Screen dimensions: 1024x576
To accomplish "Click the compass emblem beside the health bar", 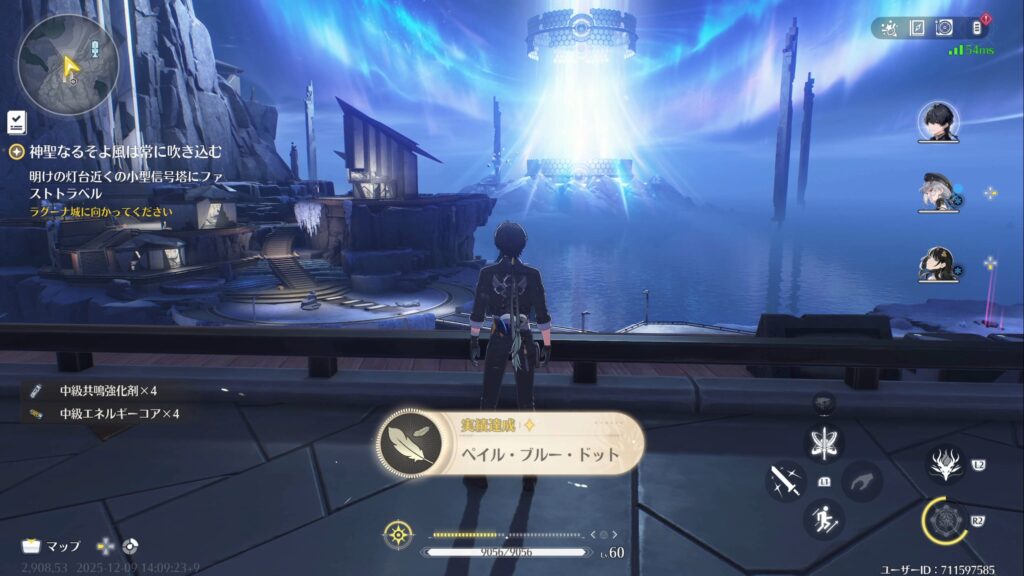I will [398, 534].
